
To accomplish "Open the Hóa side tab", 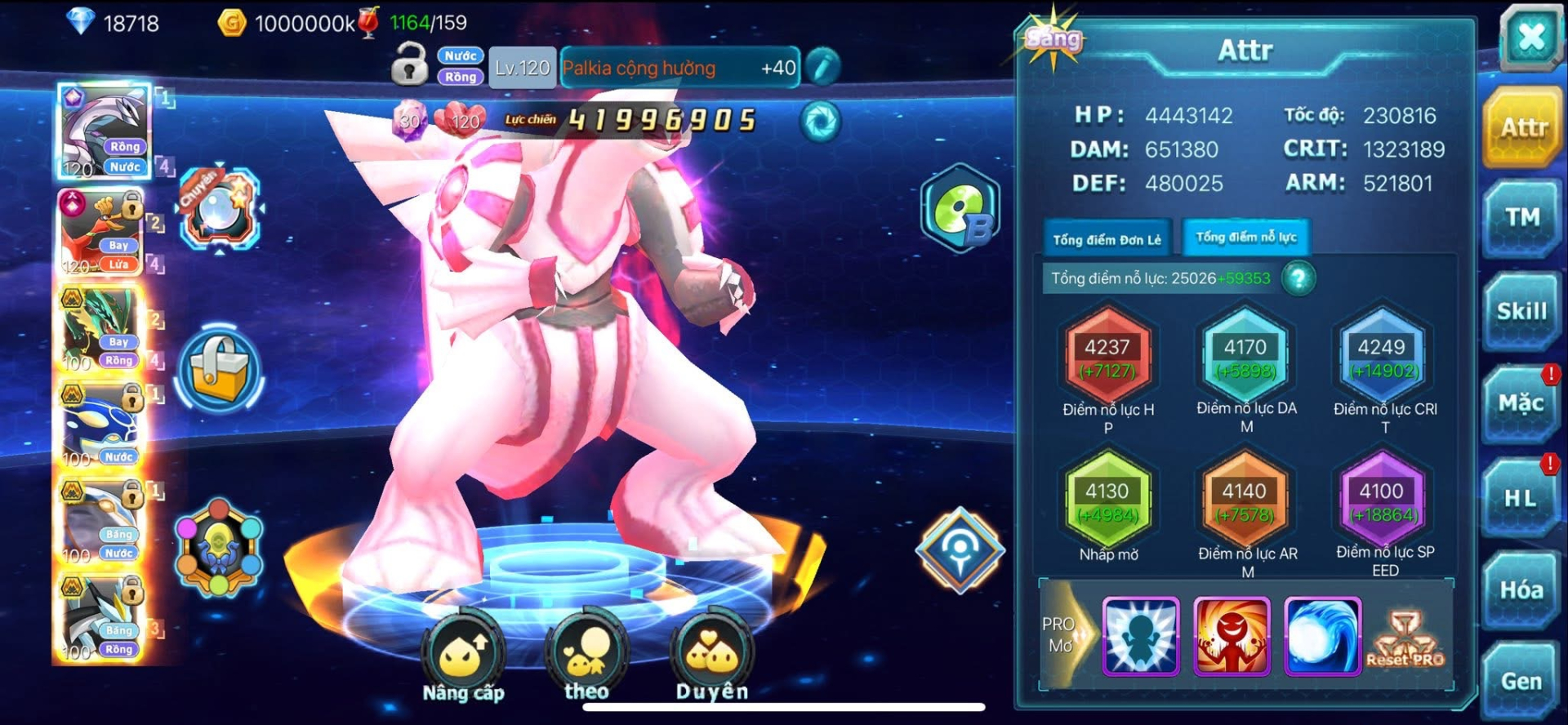I will [x=1521, y=590].
